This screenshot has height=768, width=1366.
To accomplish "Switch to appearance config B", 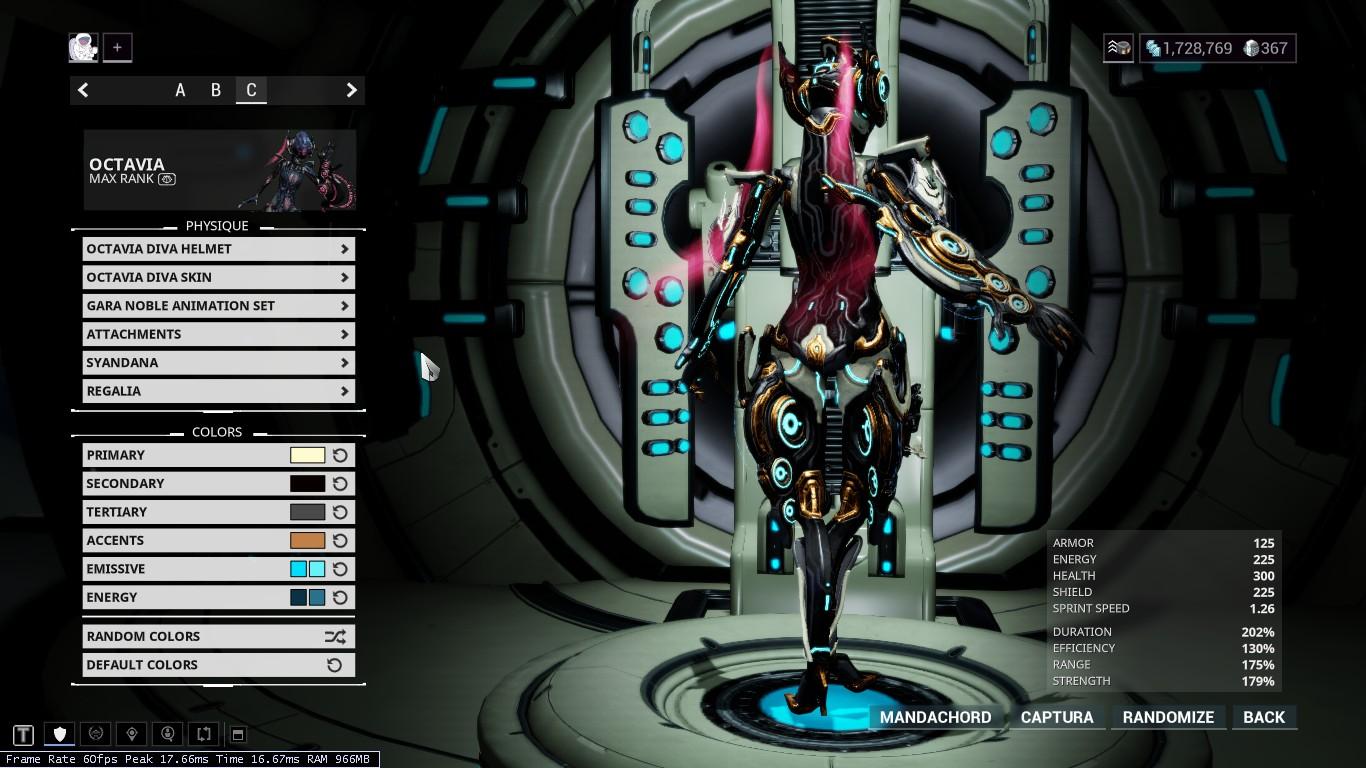I will pos(215,90).
